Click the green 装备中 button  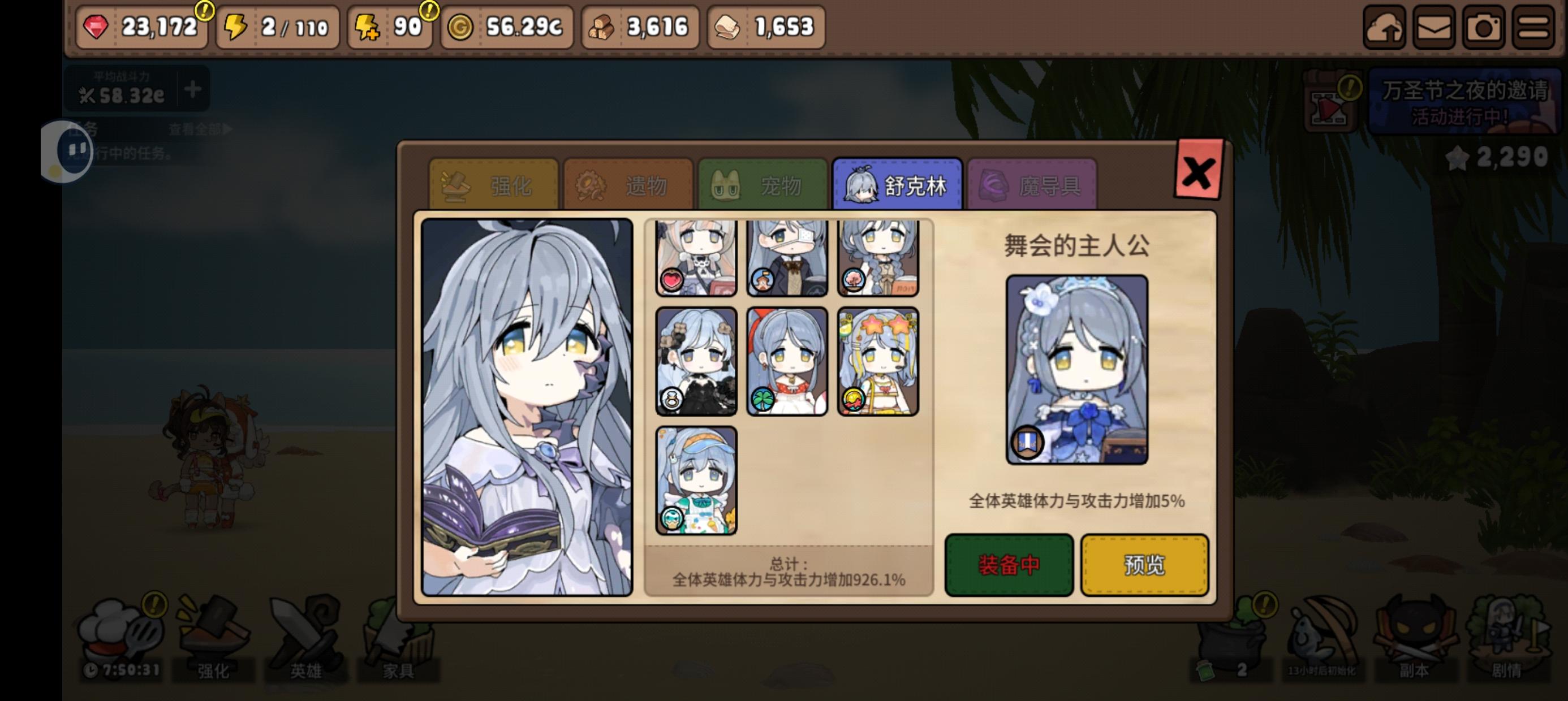pos(1008,565)
